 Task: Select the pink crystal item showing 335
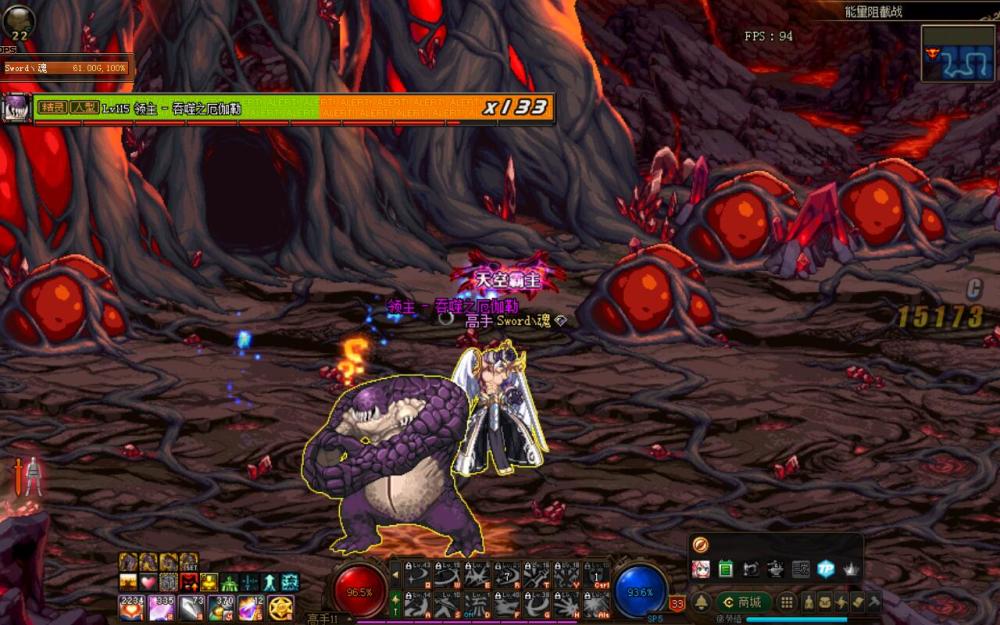tap(161, 606)
